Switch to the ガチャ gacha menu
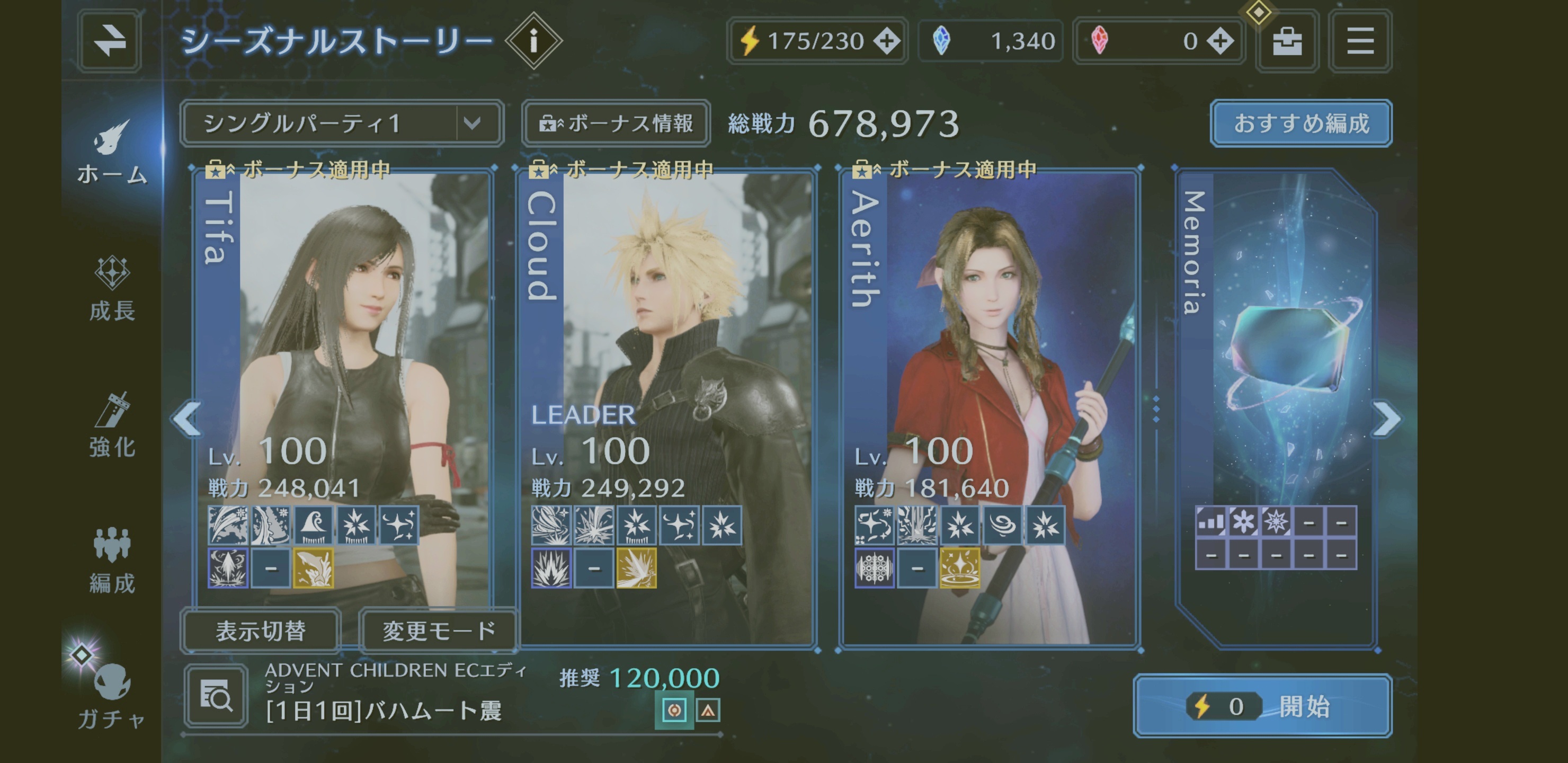This screenshot has height=763, width=1568. pyautogui.click(x=111, y=694)
